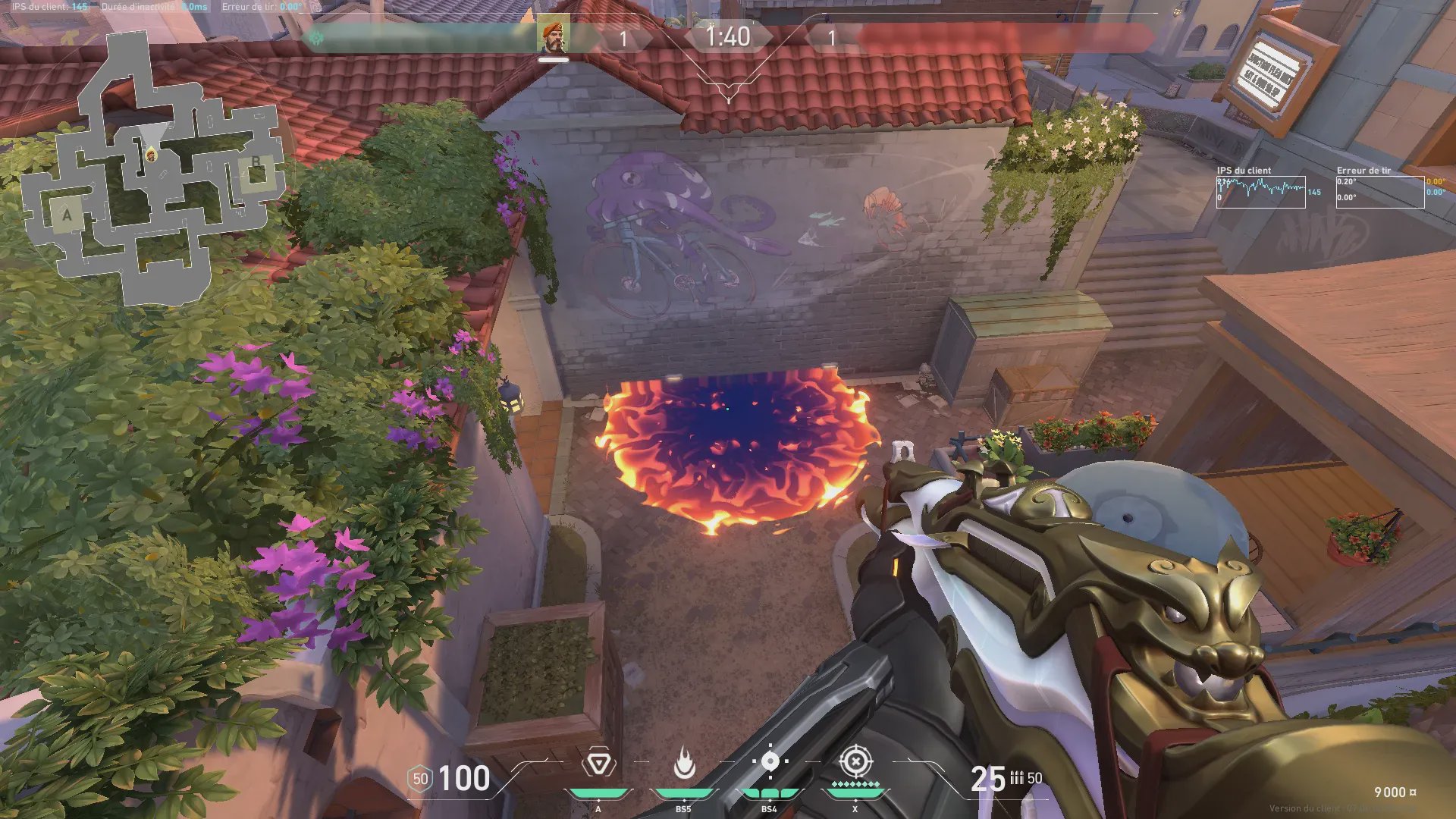Select the Brimstone agent portrait in the top bar
1456x819 pixels.
[554, 37]
